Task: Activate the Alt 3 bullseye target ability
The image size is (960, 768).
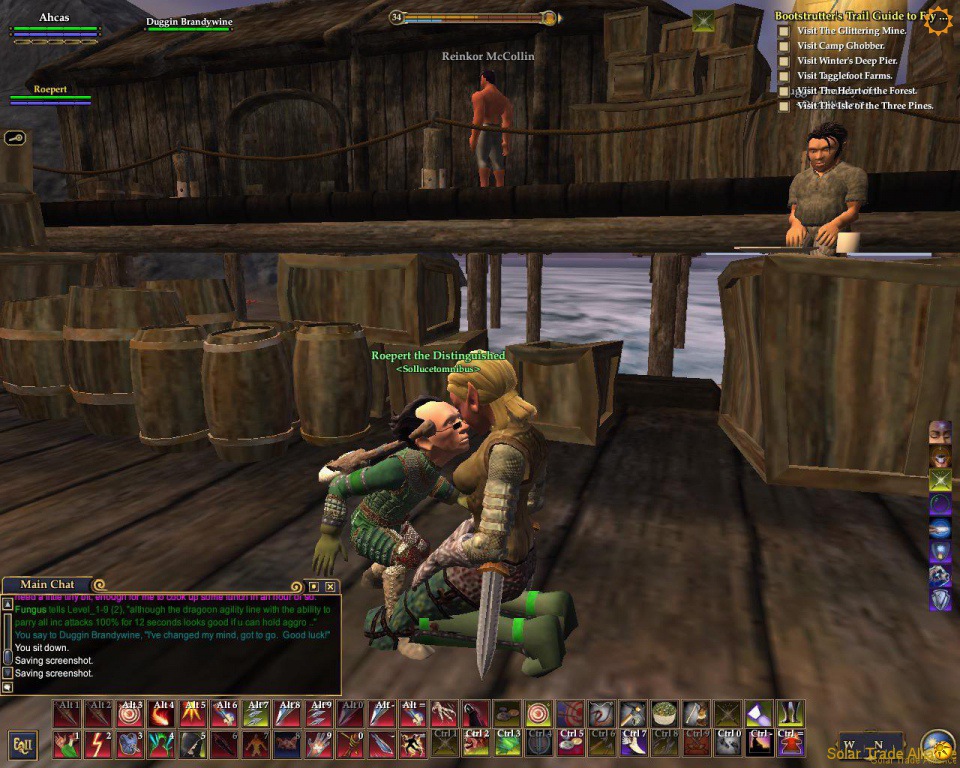Action: tap(130, 713)
